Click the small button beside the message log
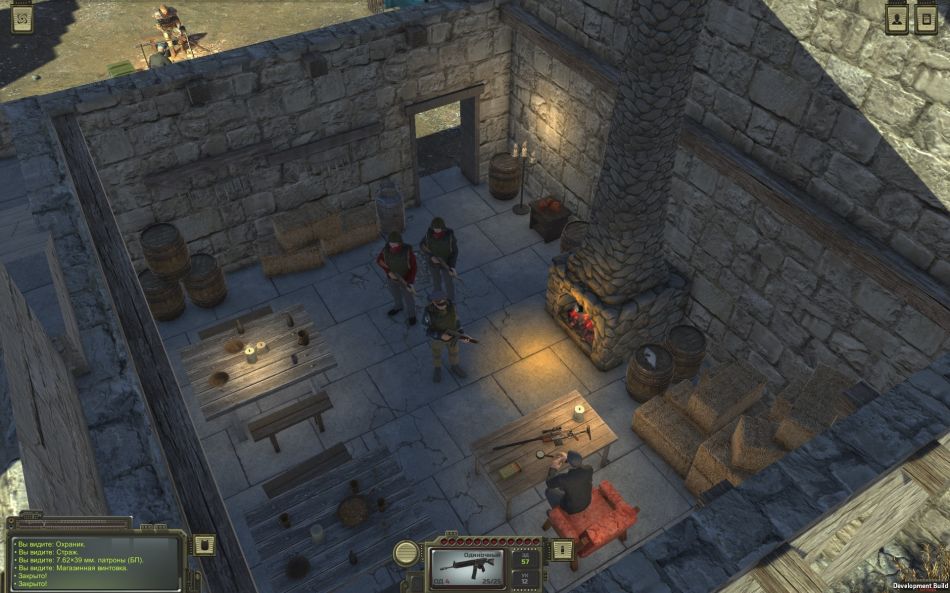950x593 pixels. click(204, 544)
